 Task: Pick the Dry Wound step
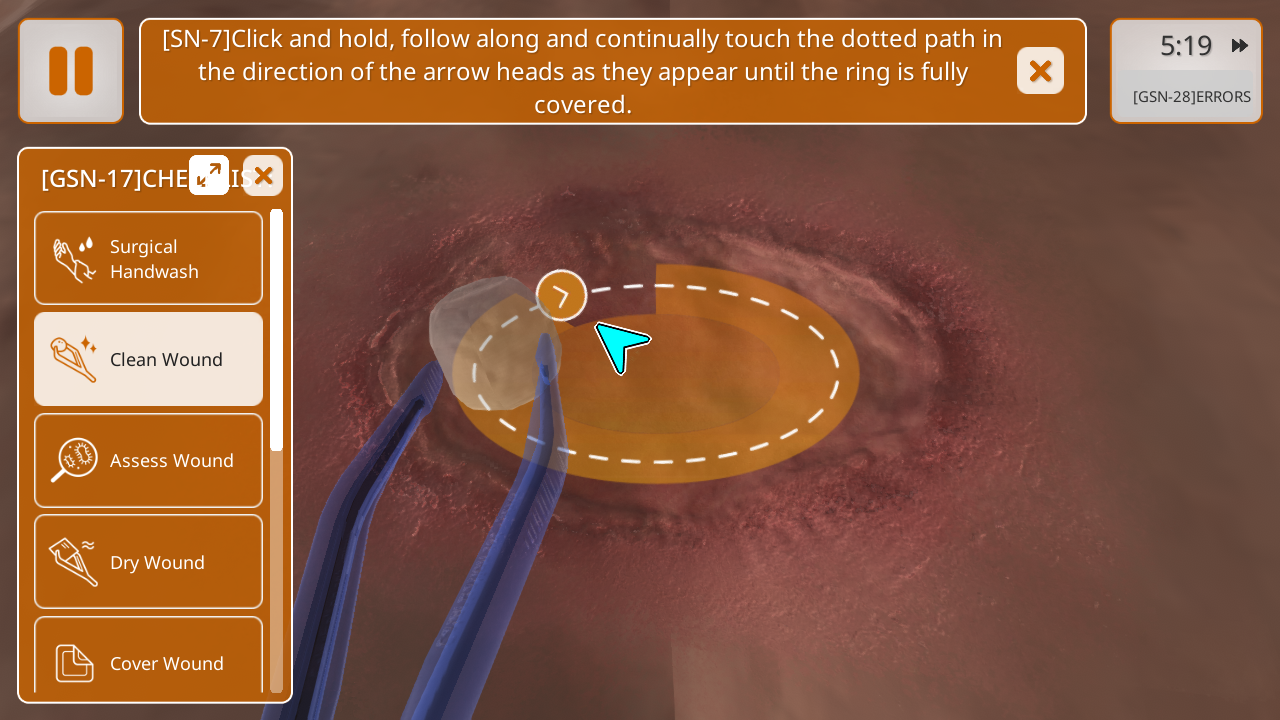tap(149, 562)
